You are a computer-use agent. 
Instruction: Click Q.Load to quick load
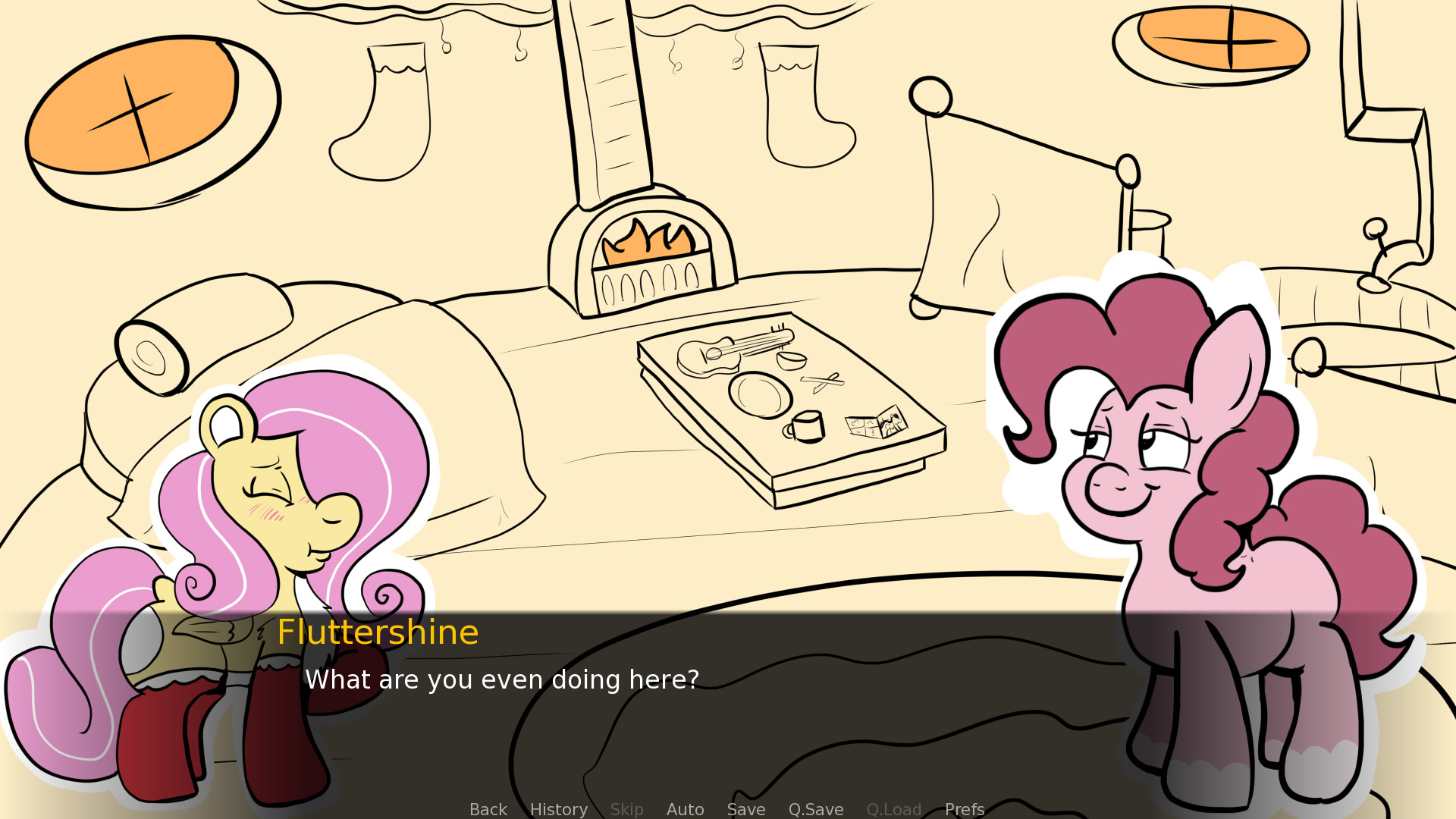[x=894, y=809]
